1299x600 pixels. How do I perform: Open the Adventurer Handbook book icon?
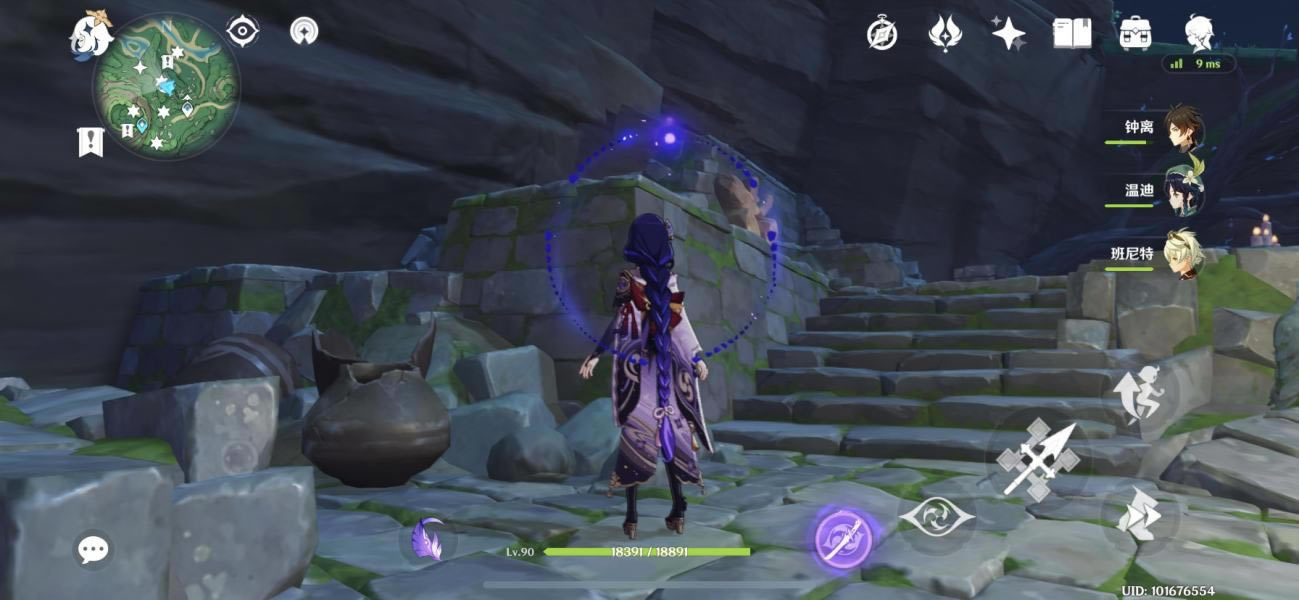1072,34
